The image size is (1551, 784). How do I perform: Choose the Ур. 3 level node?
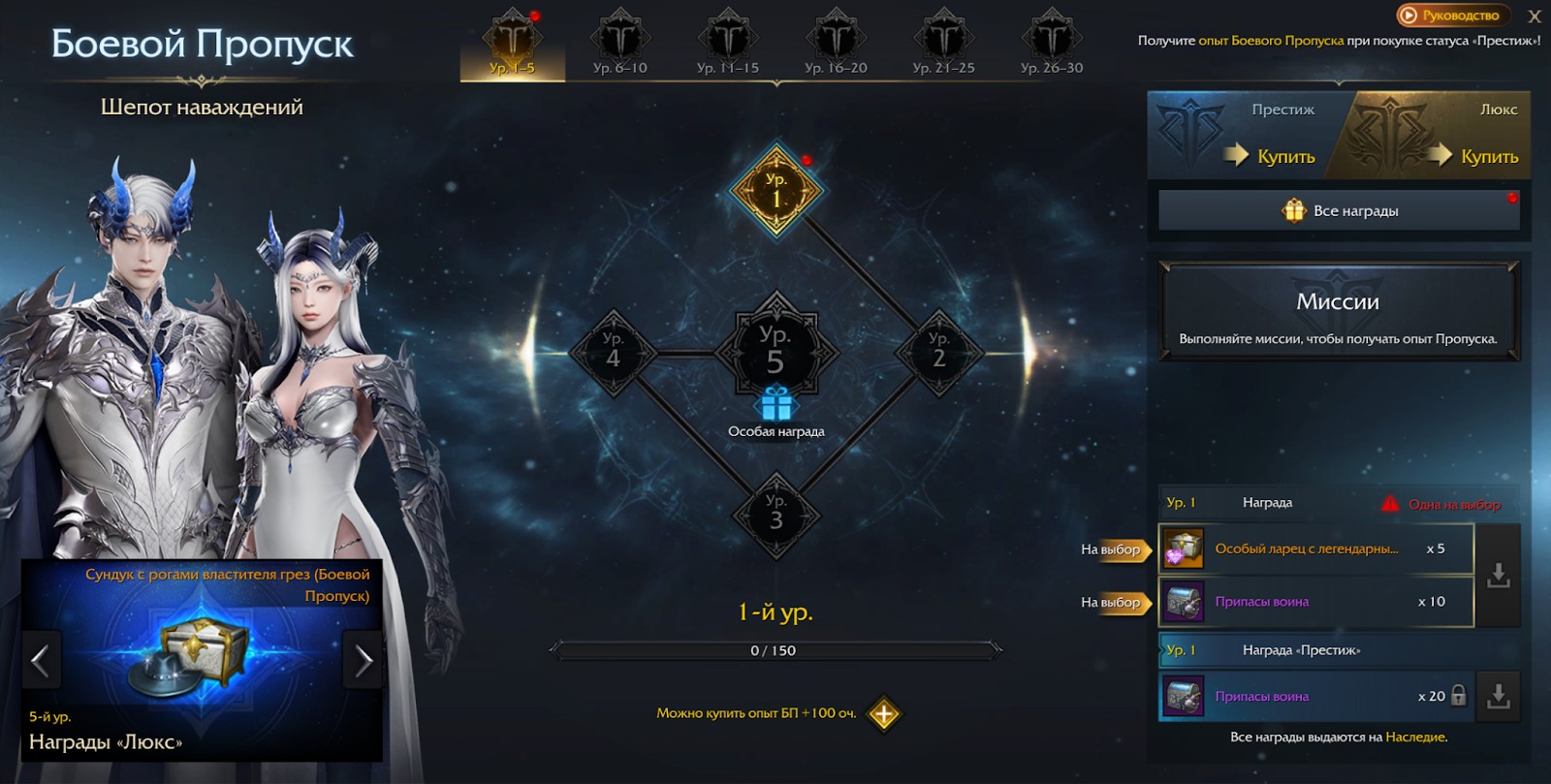(x=775, y=514)
